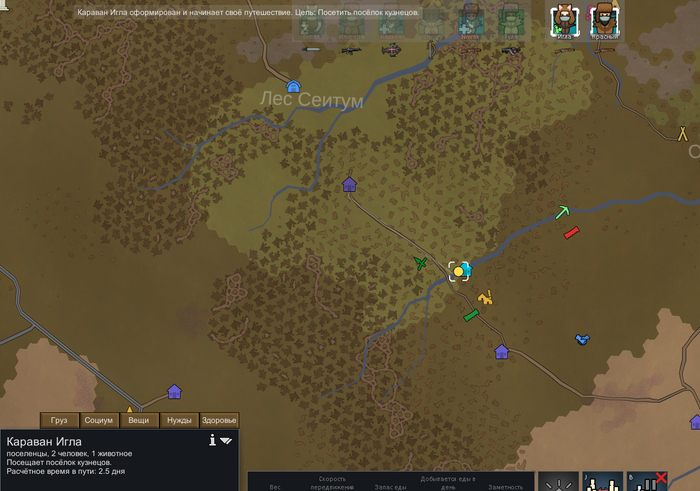This screenshot has height=491, width=700.
Task: Choose the green pickaxe map marker
Action: click(x=564, y=211)
